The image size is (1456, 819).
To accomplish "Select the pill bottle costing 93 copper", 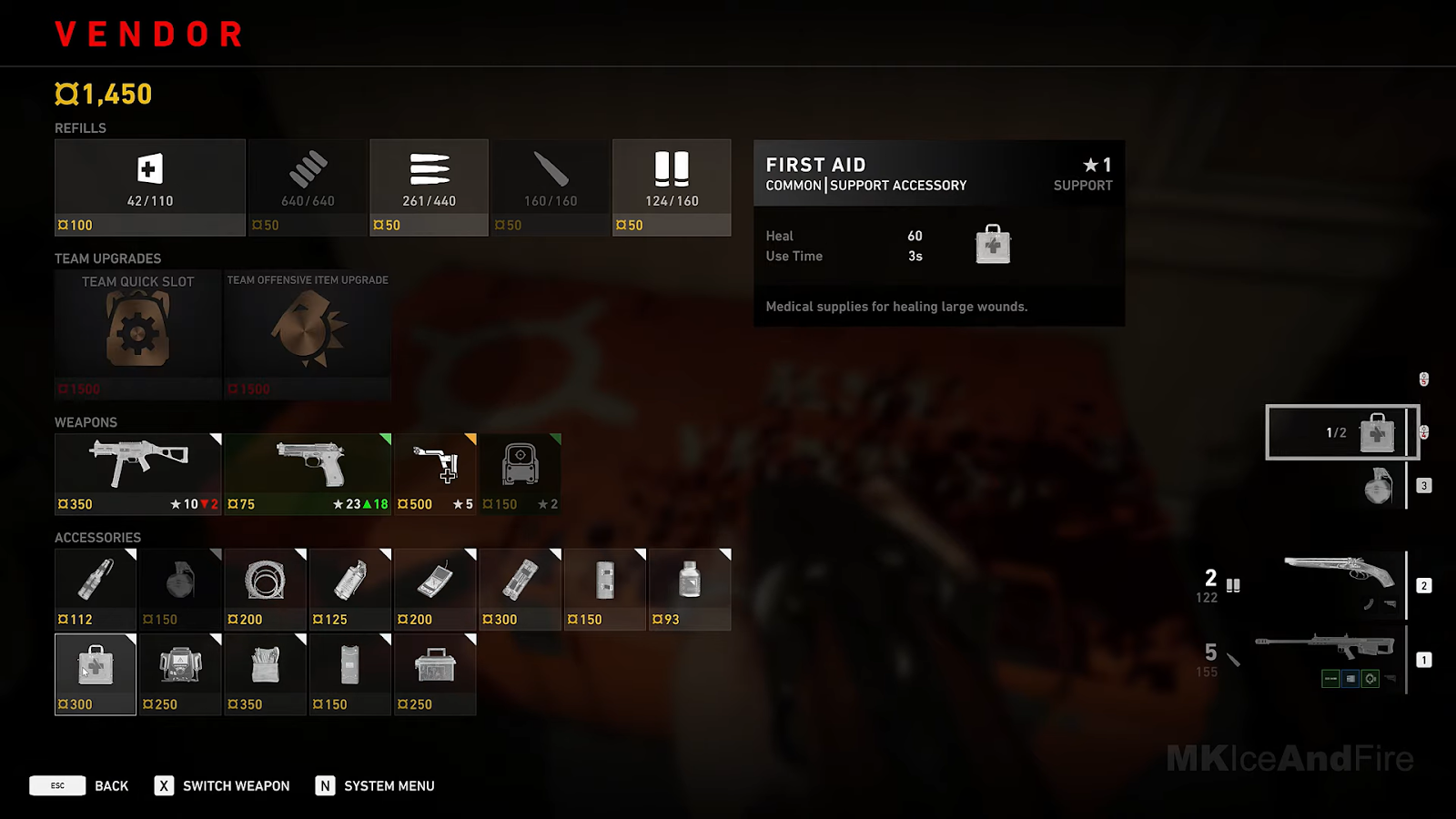I will point(690,589).
